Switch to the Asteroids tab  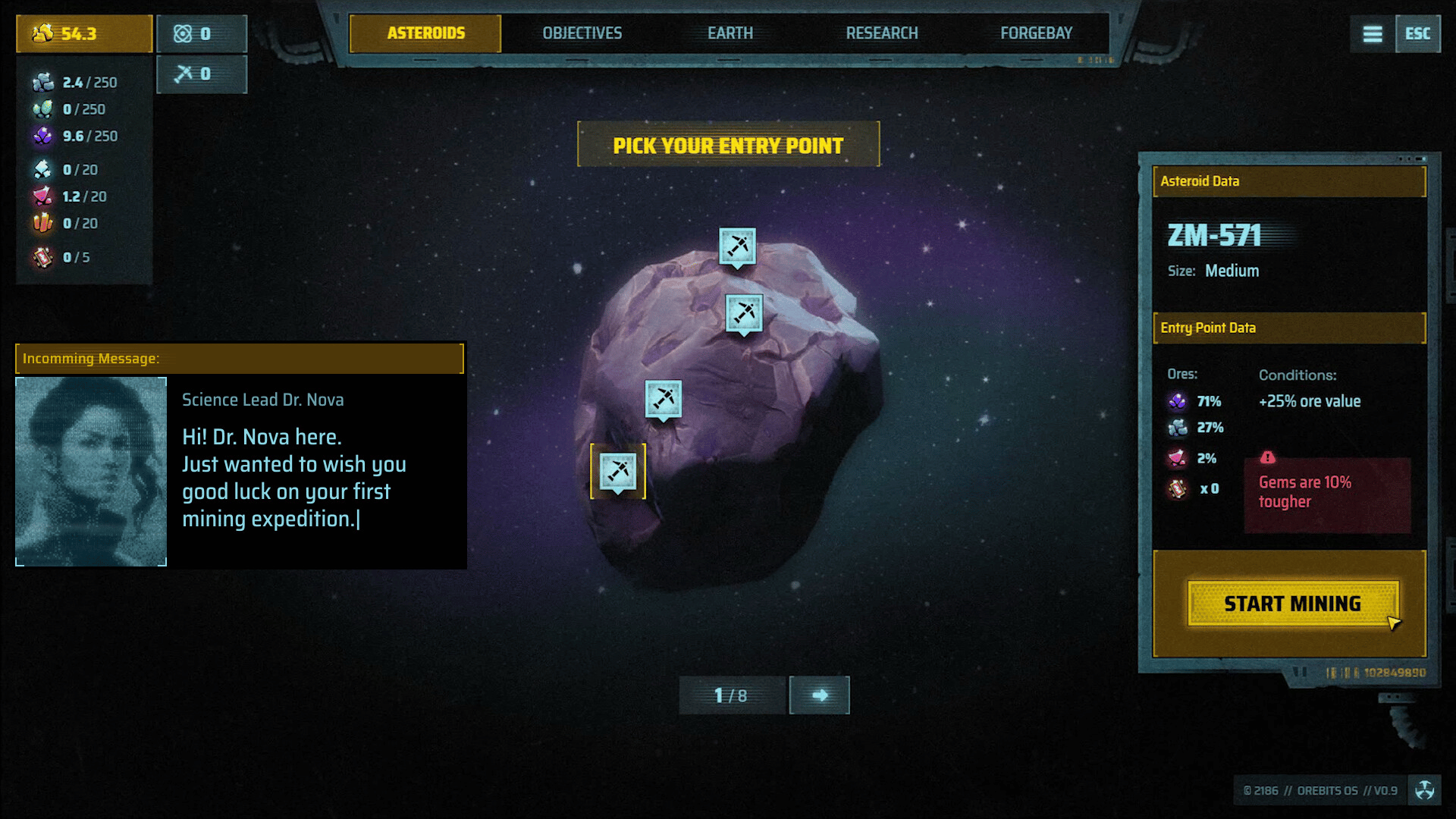(x=425, y=33)
